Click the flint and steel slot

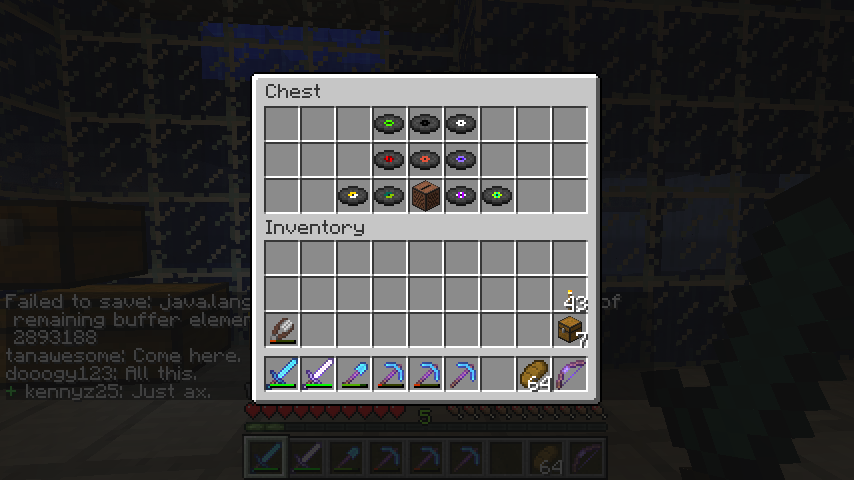coord(282,329)
